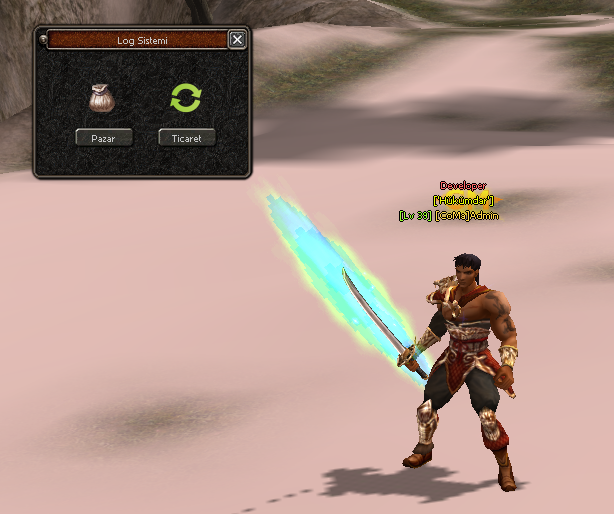This screenshot has width=614, height=514.
Task: Select the money pouch icon
Action: tap(101, 98)
